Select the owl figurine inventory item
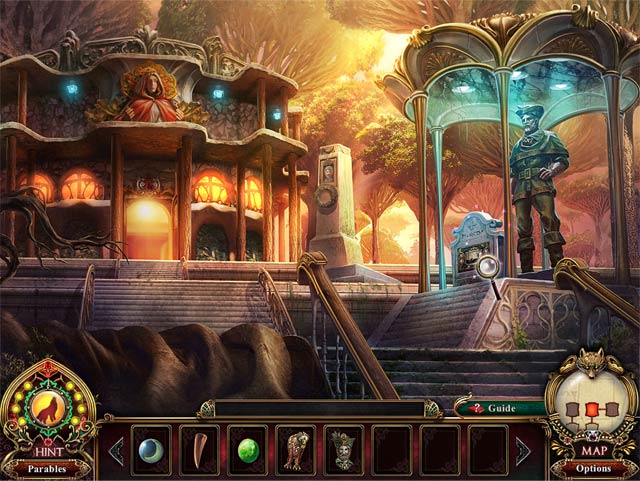 [x=296, y=449]
